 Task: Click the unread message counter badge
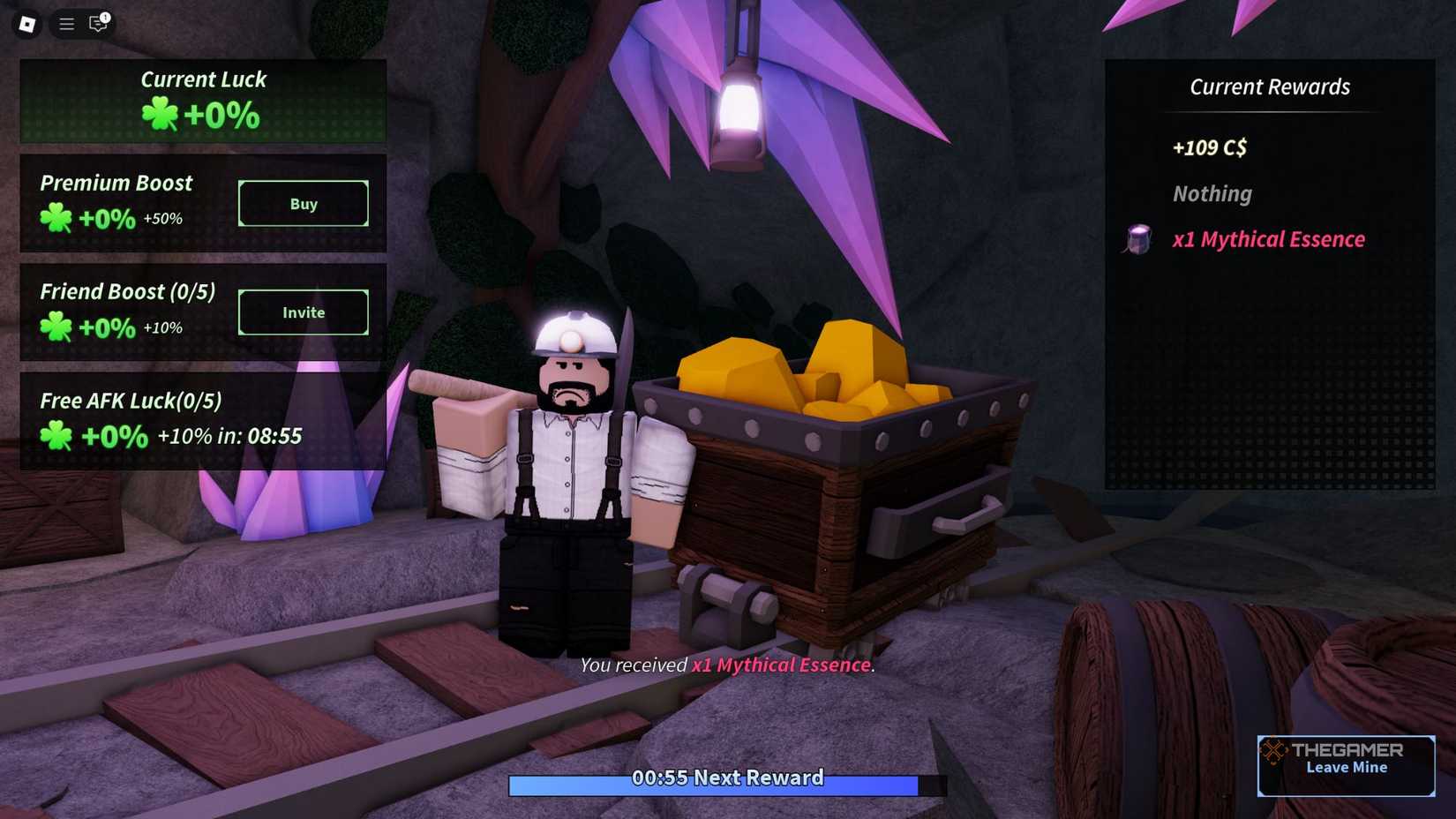click(x=106, y=15)
